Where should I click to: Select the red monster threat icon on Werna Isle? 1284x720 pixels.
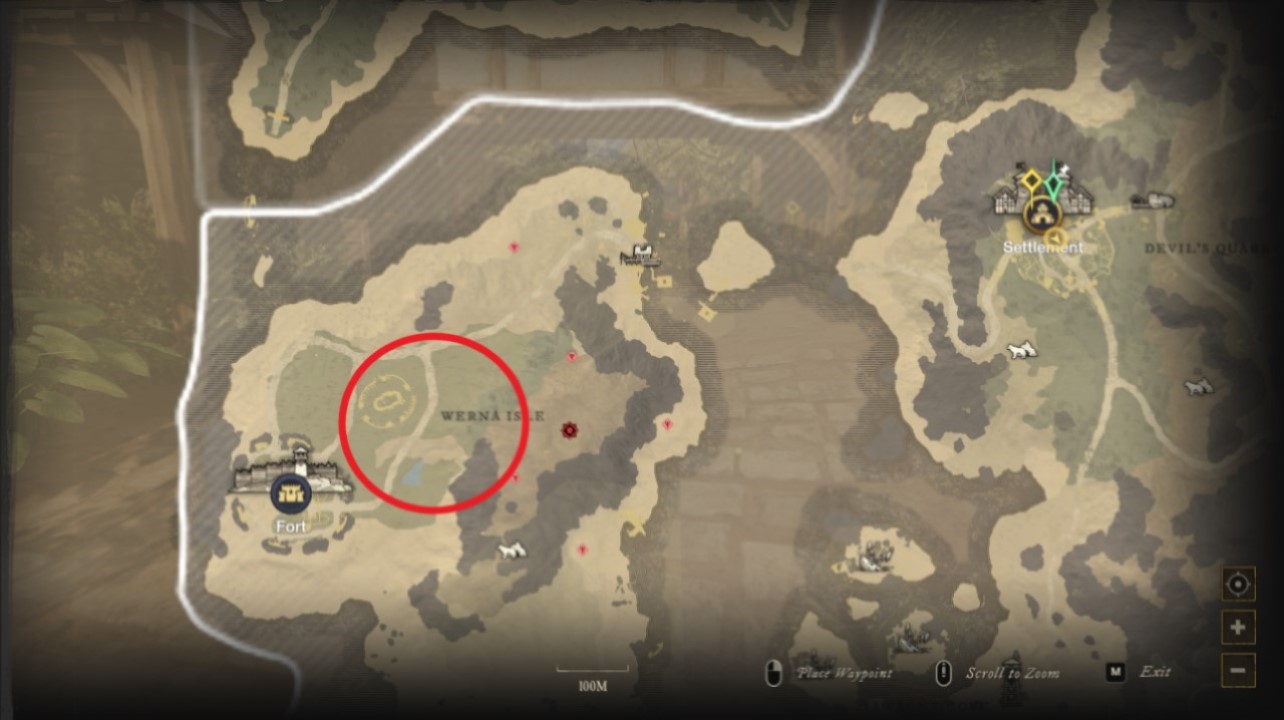tap(568, 429)
